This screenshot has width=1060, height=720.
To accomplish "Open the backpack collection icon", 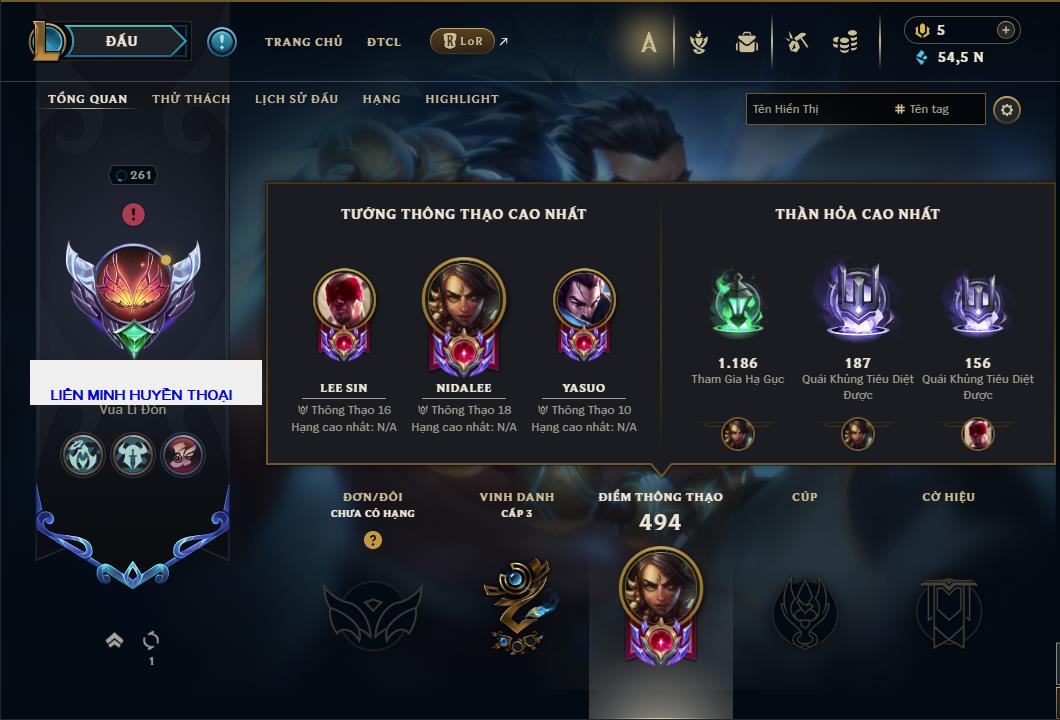I will 747,43.
